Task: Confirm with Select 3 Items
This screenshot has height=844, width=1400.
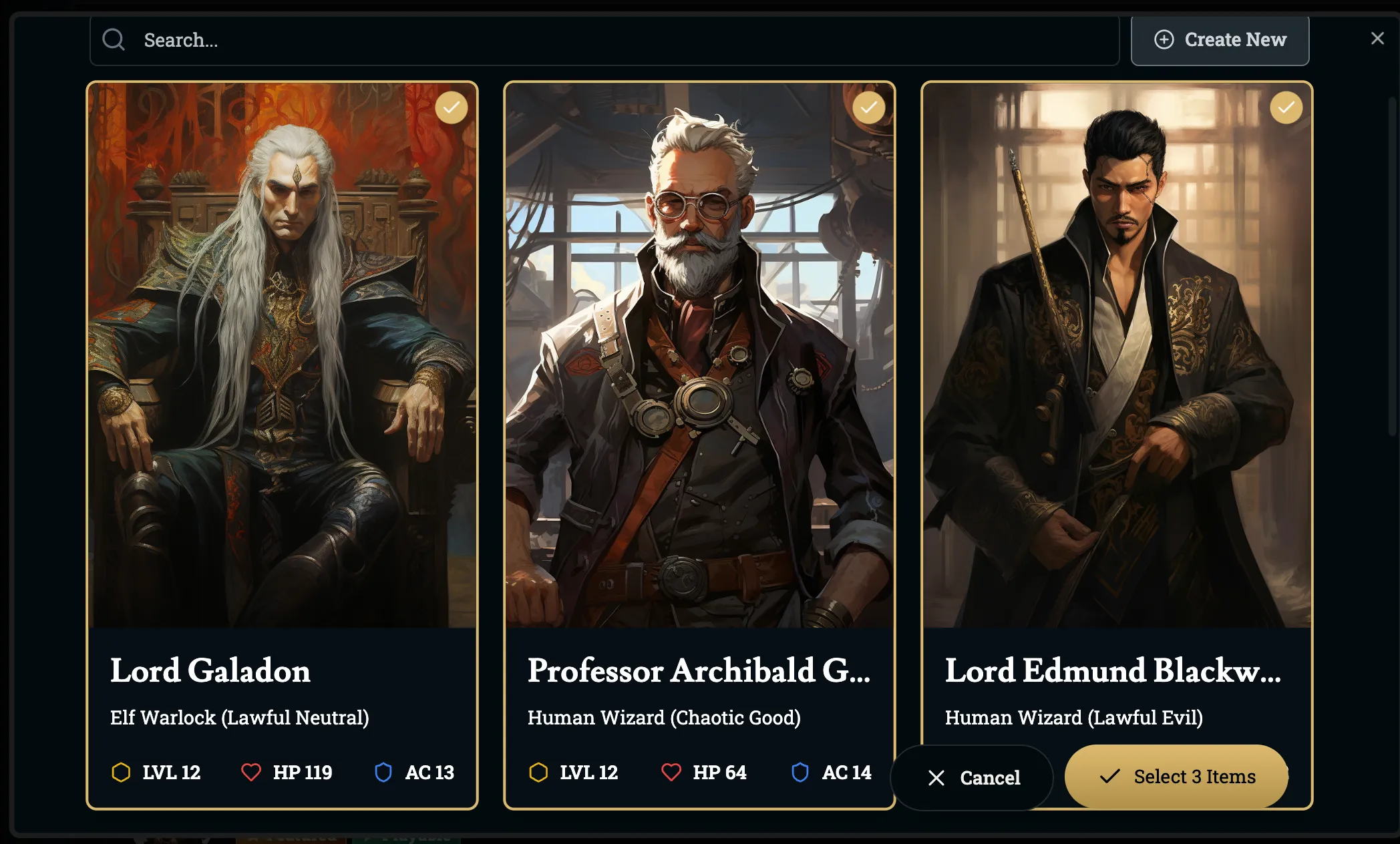Action: coord(1177,777)
